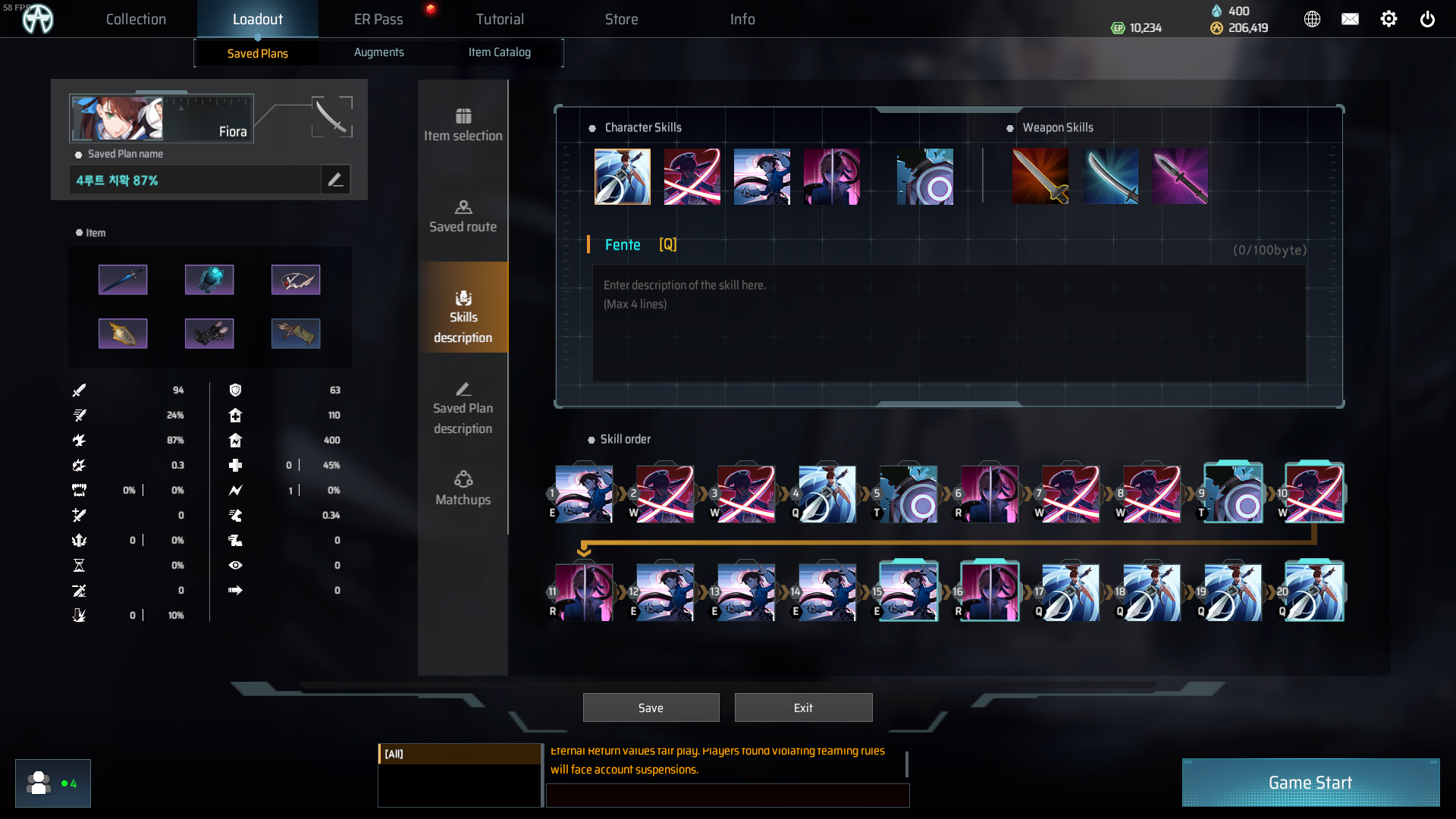
Task: Open the Matchups section
Action: click(x=463, y=489)
